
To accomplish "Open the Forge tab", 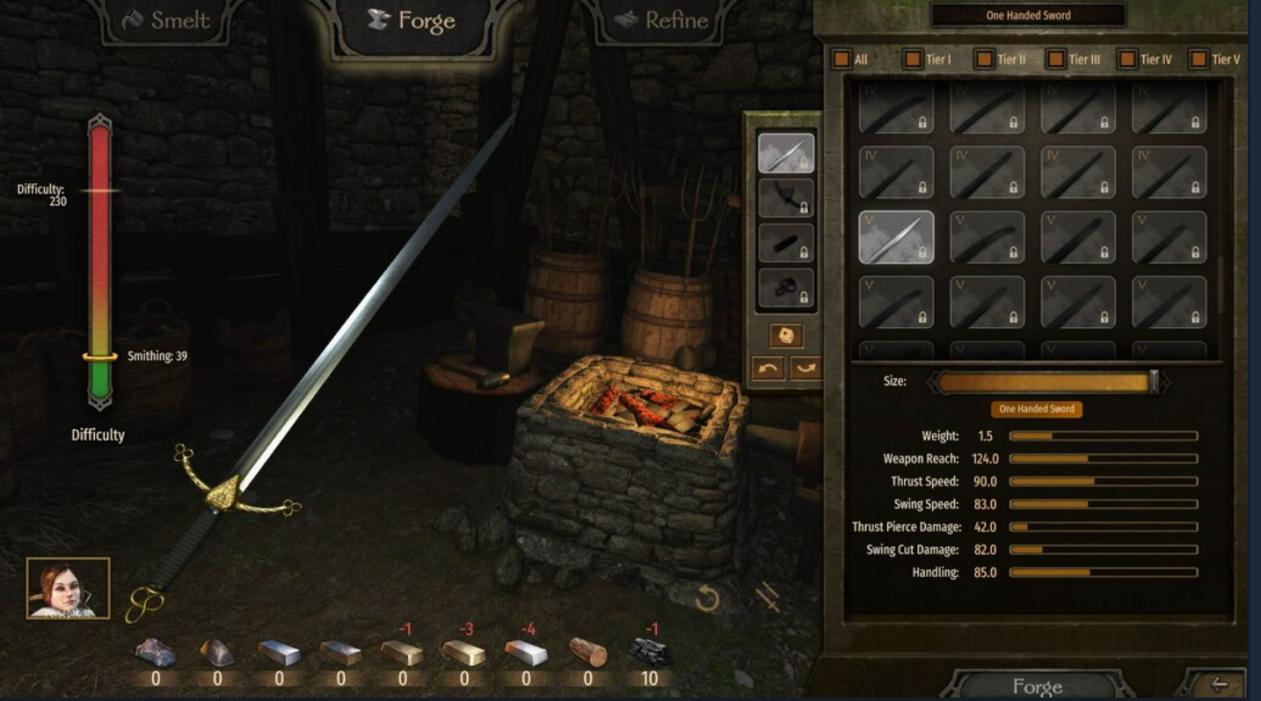I will (x=411, y=21).
